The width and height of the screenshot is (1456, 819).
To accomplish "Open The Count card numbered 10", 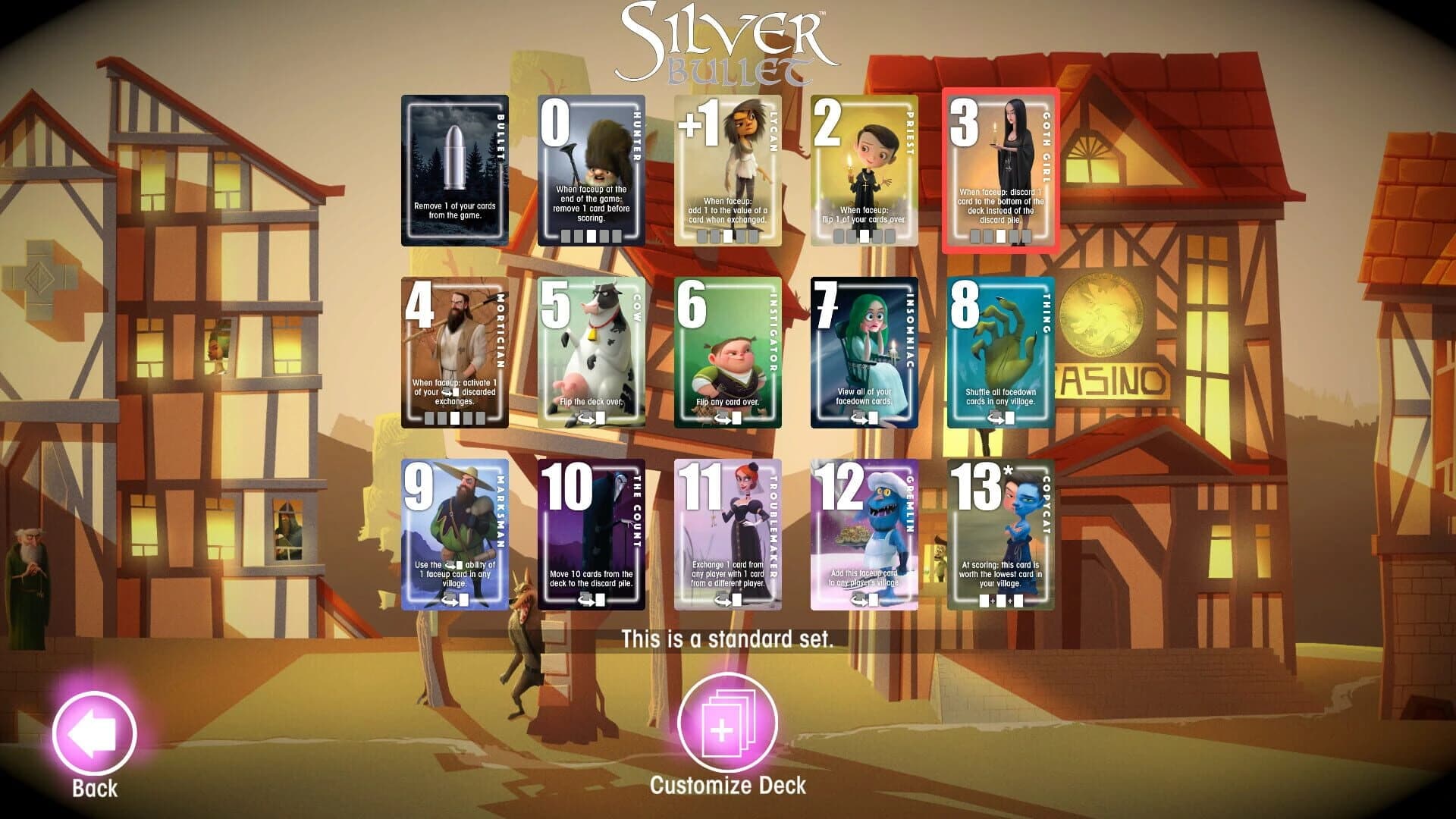I will pos(591,535).
